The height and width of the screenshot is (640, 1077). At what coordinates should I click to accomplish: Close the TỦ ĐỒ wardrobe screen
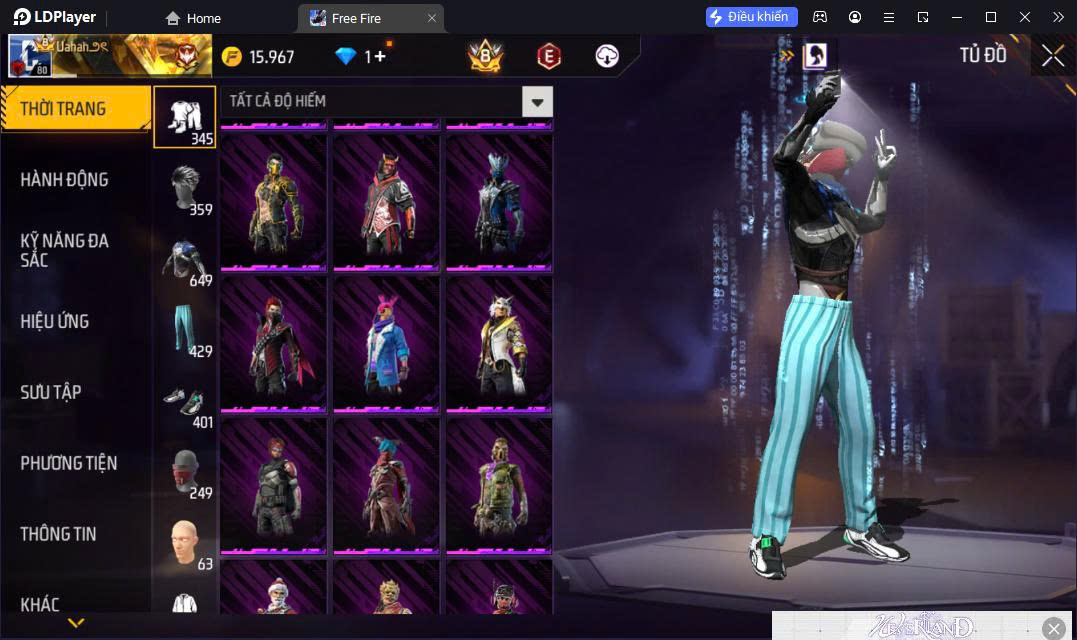point(1053,56)
